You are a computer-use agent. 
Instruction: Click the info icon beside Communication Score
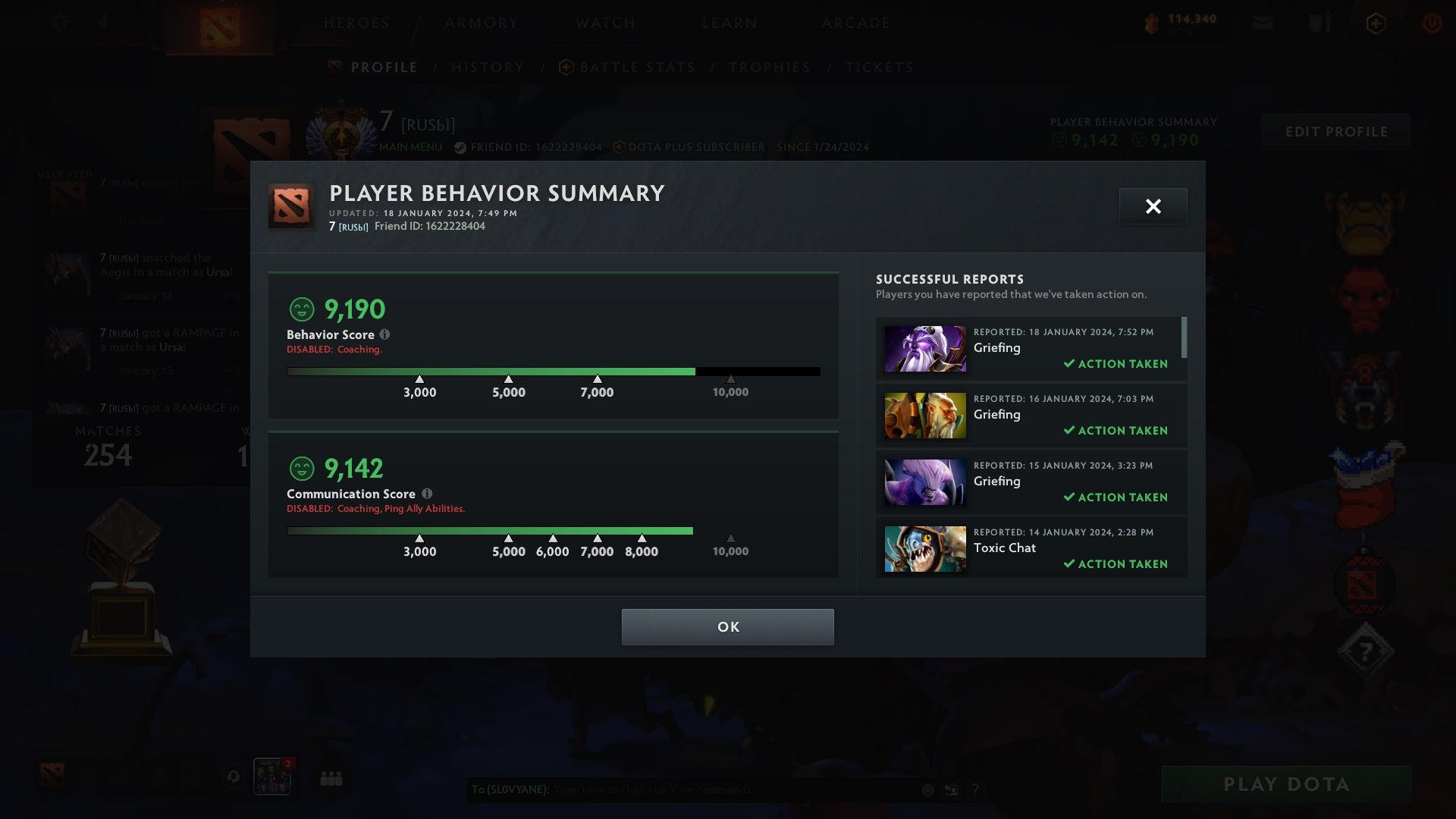pyautogui.click(x=427, y=494)
